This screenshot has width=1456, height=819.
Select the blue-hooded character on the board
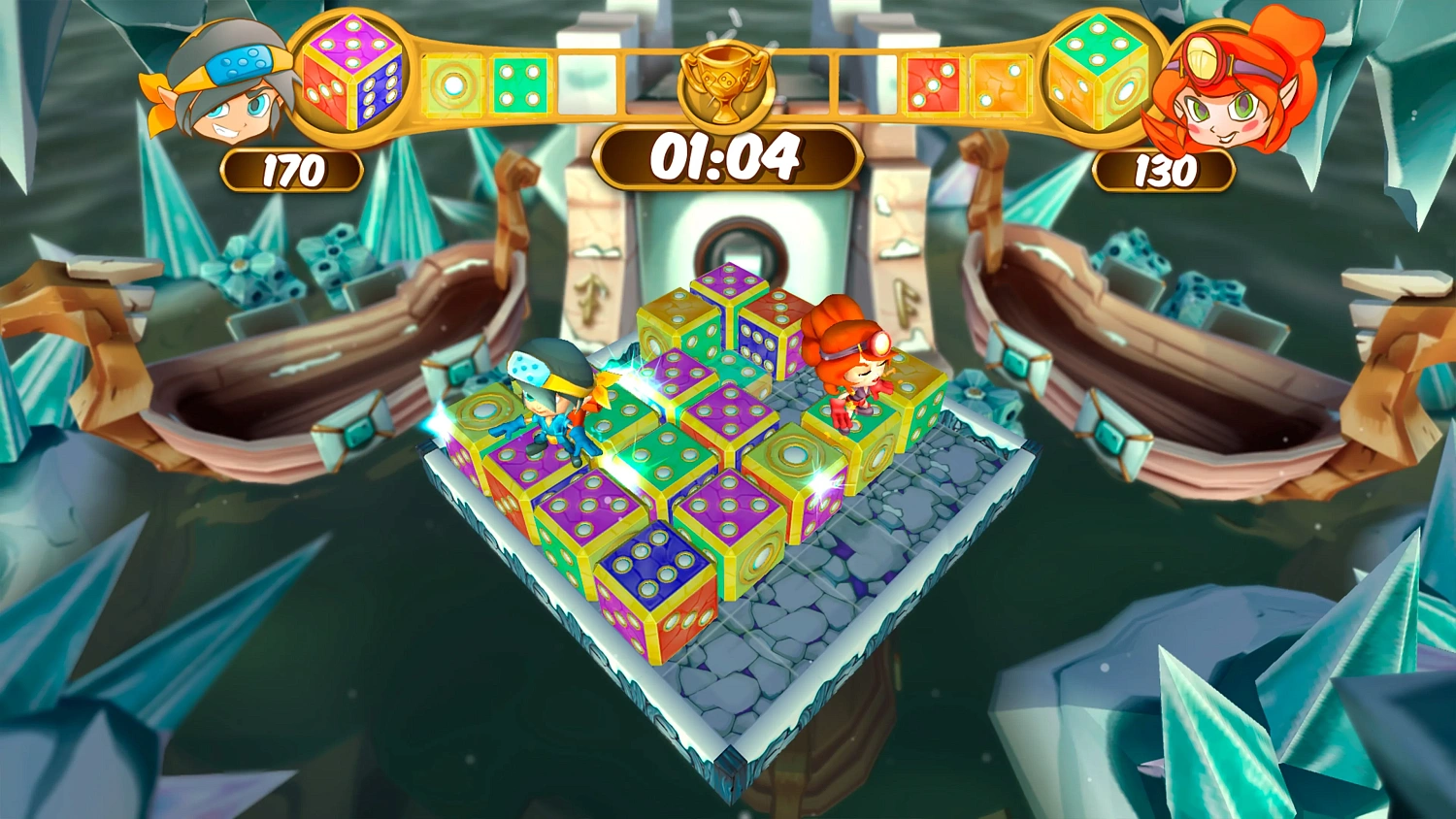[x=552, y=407]
